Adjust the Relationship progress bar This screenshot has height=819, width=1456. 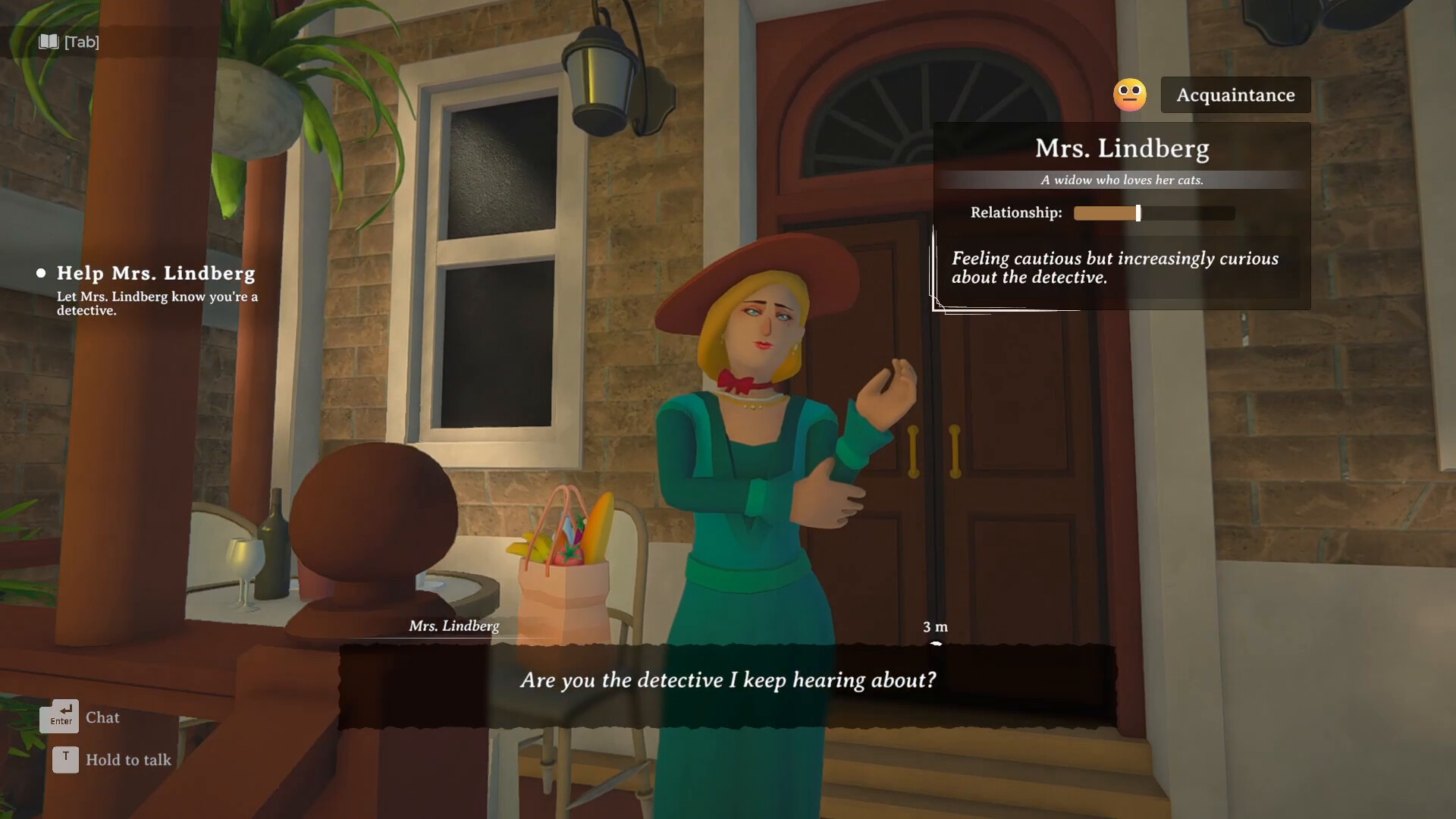(1153, 213)
